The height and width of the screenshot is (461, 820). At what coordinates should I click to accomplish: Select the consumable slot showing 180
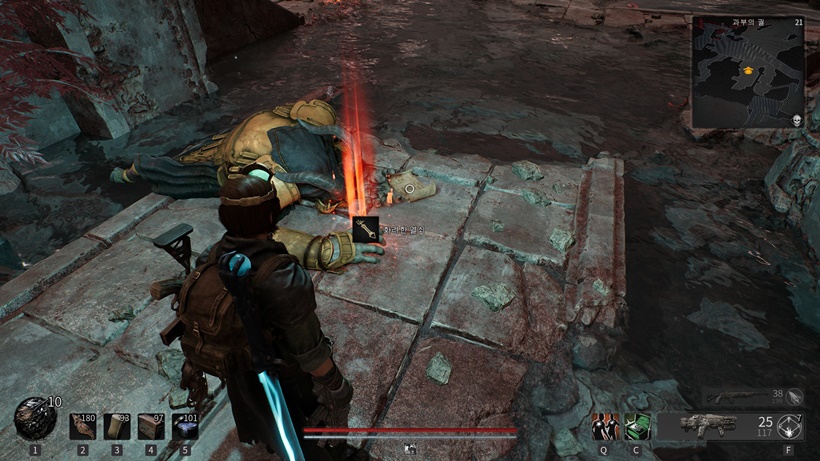pos(83,427)
